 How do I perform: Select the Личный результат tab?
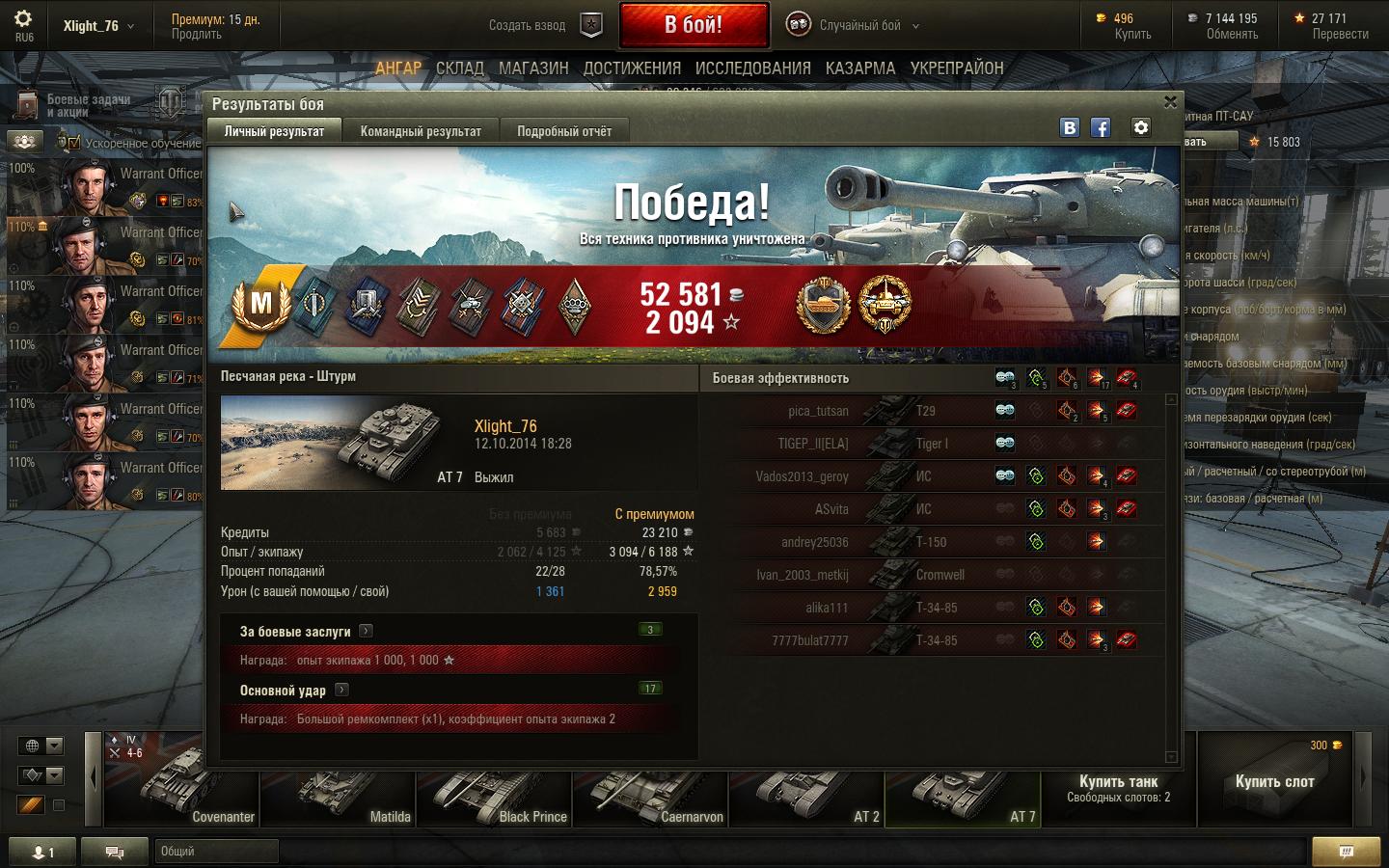(x=274, y=131)
